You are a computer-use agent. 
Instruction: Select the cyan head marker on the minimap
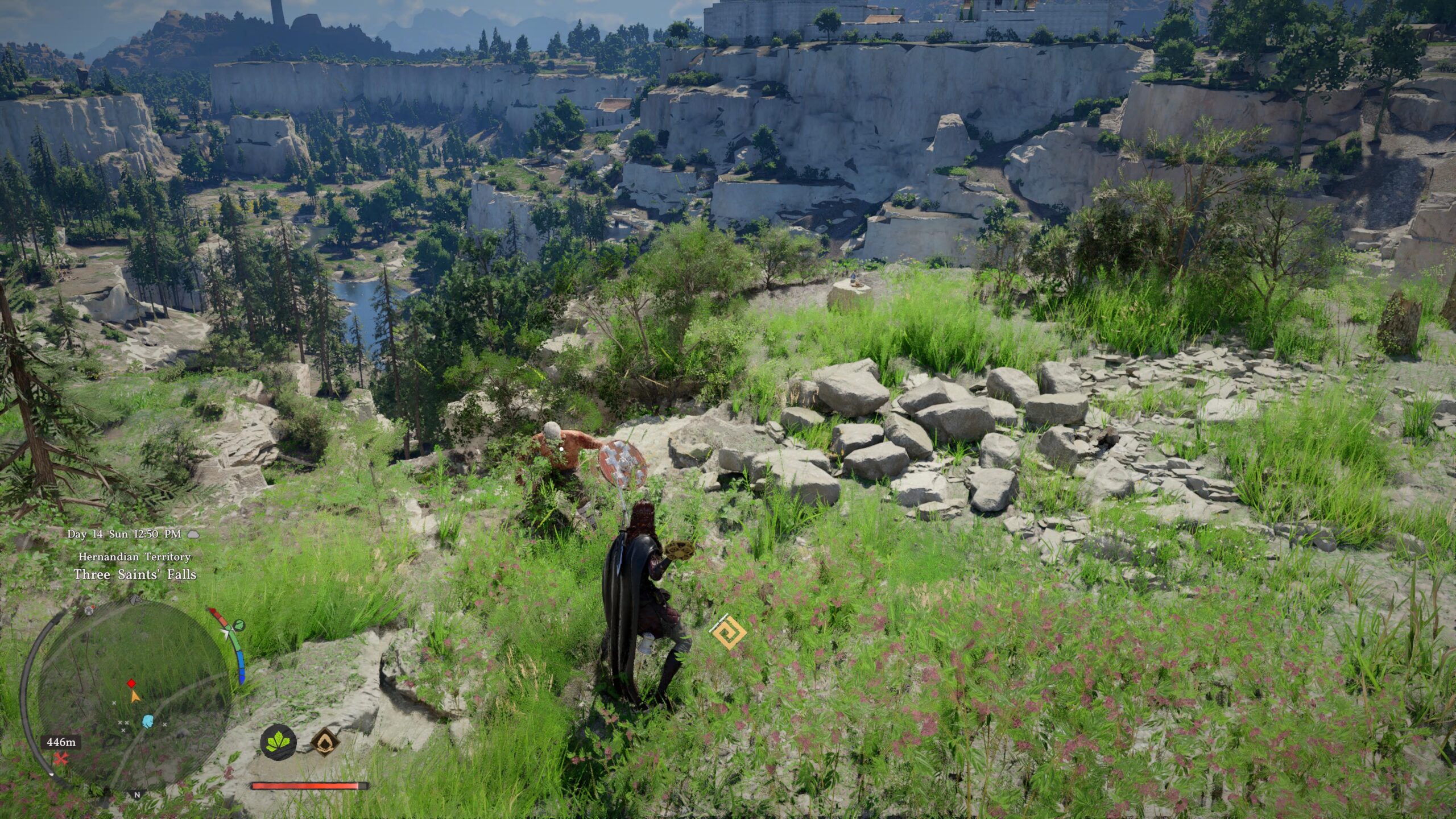click(148, 721)
